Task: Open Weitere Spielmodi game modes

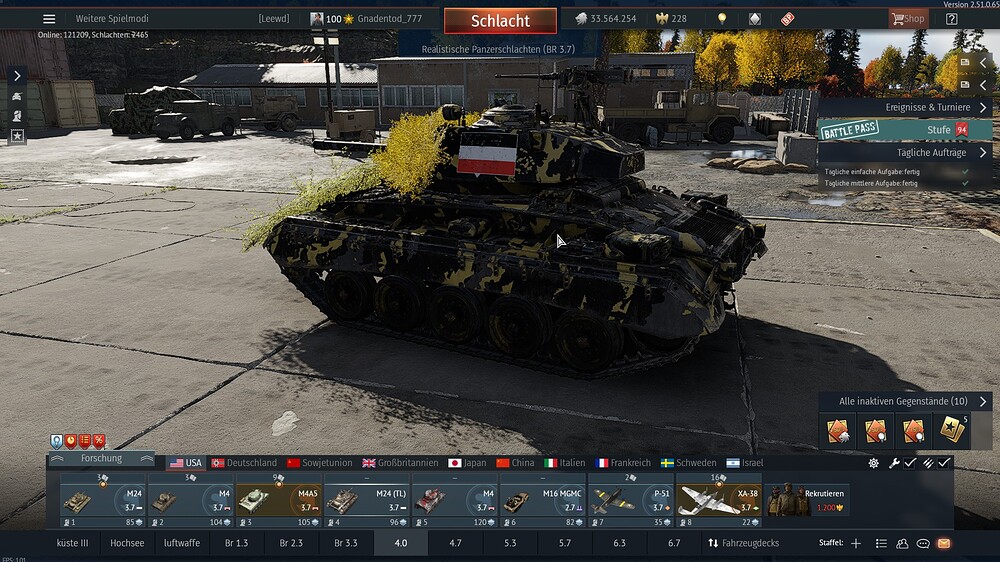Action: pos(111,19)
